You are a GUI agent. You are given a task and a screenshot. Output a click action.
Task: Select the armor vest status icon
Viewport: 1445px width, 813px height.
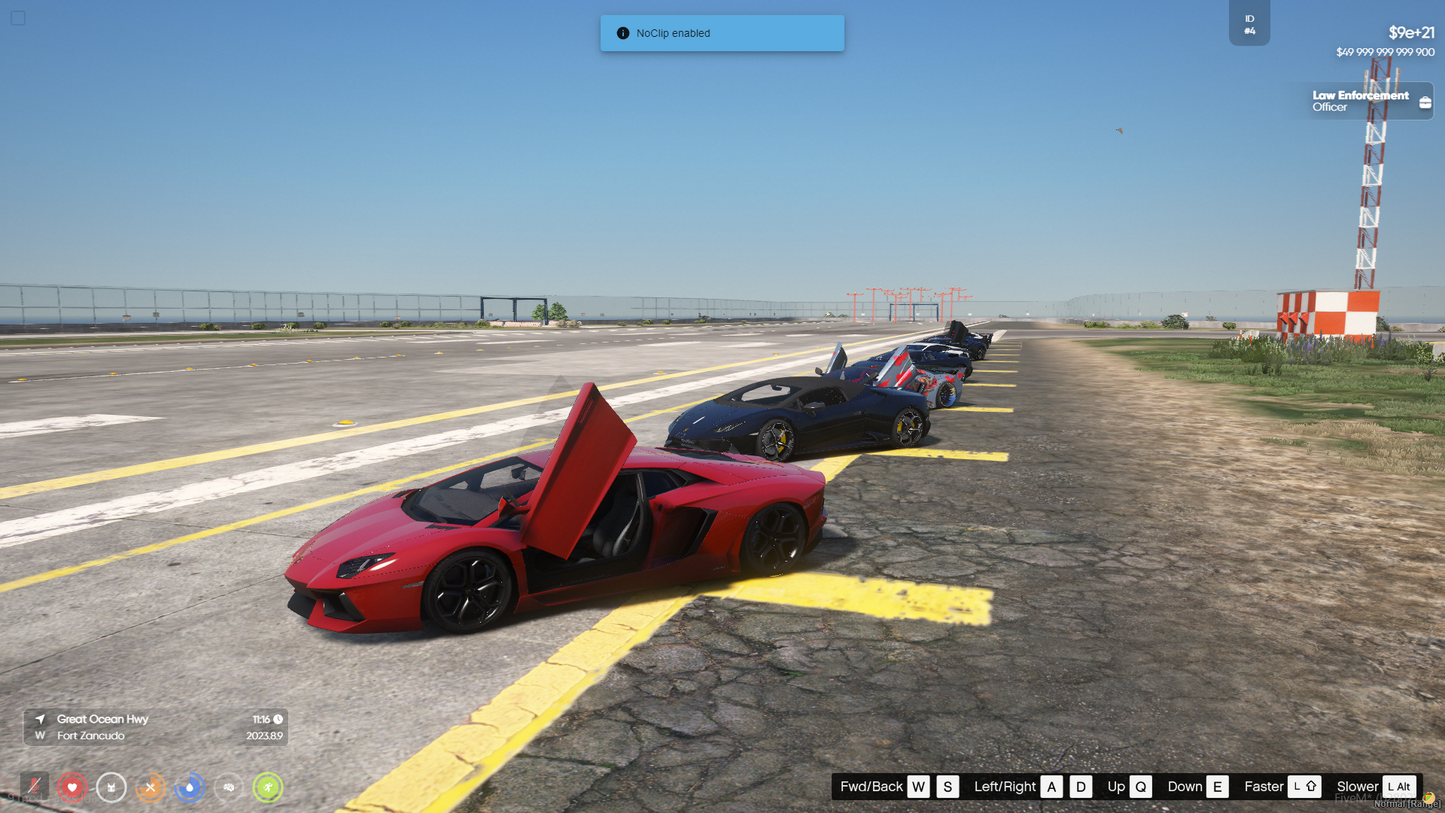tap(111, 787)
